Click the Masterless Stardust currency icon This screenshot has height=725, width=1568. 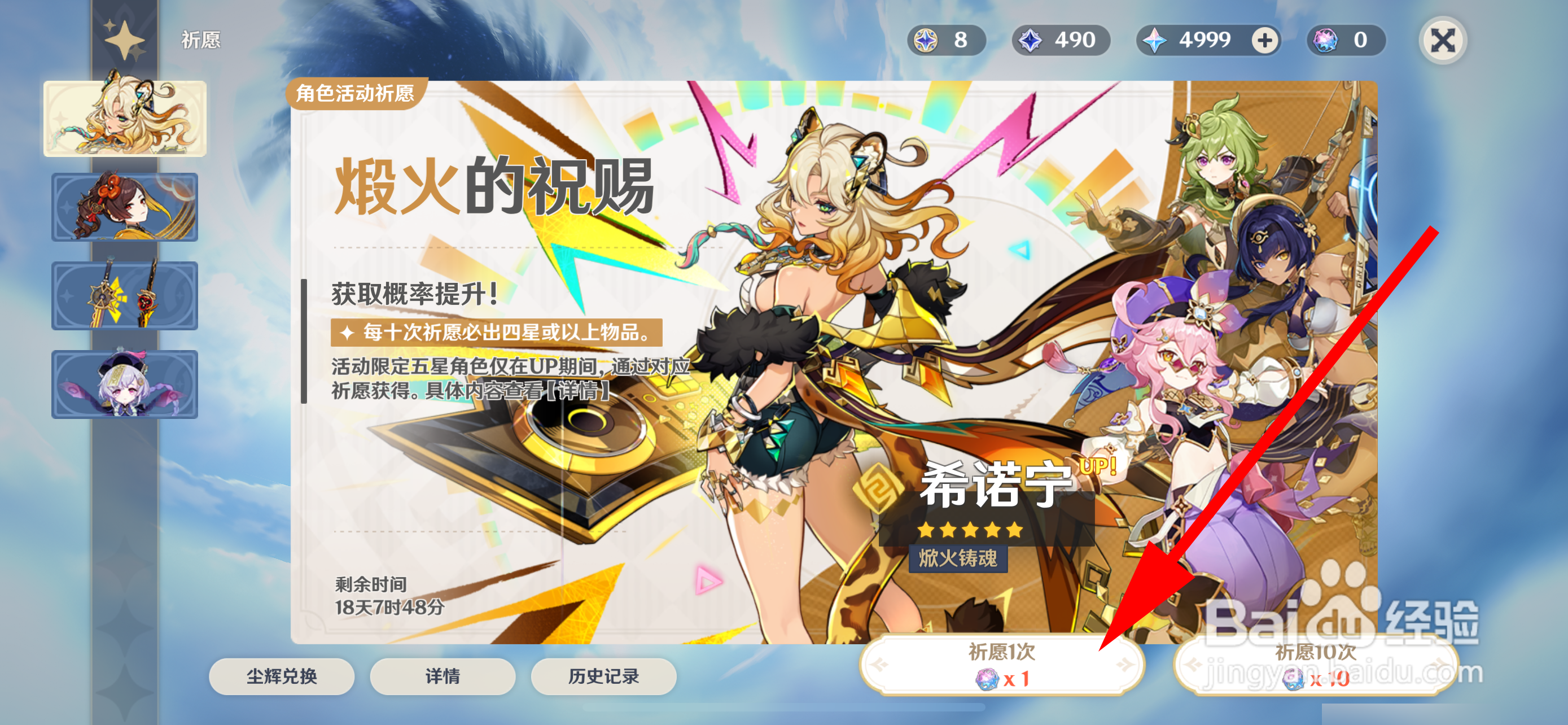[x=1030, y=40]
